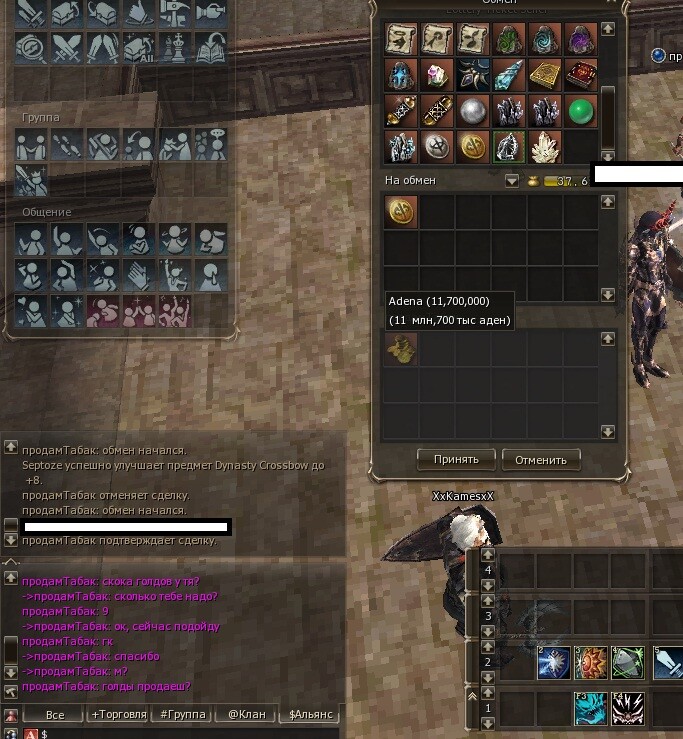Activate the sun emblem hotbar skill
Viewport: 683px width, 739px height.
[x=589, y=662]
